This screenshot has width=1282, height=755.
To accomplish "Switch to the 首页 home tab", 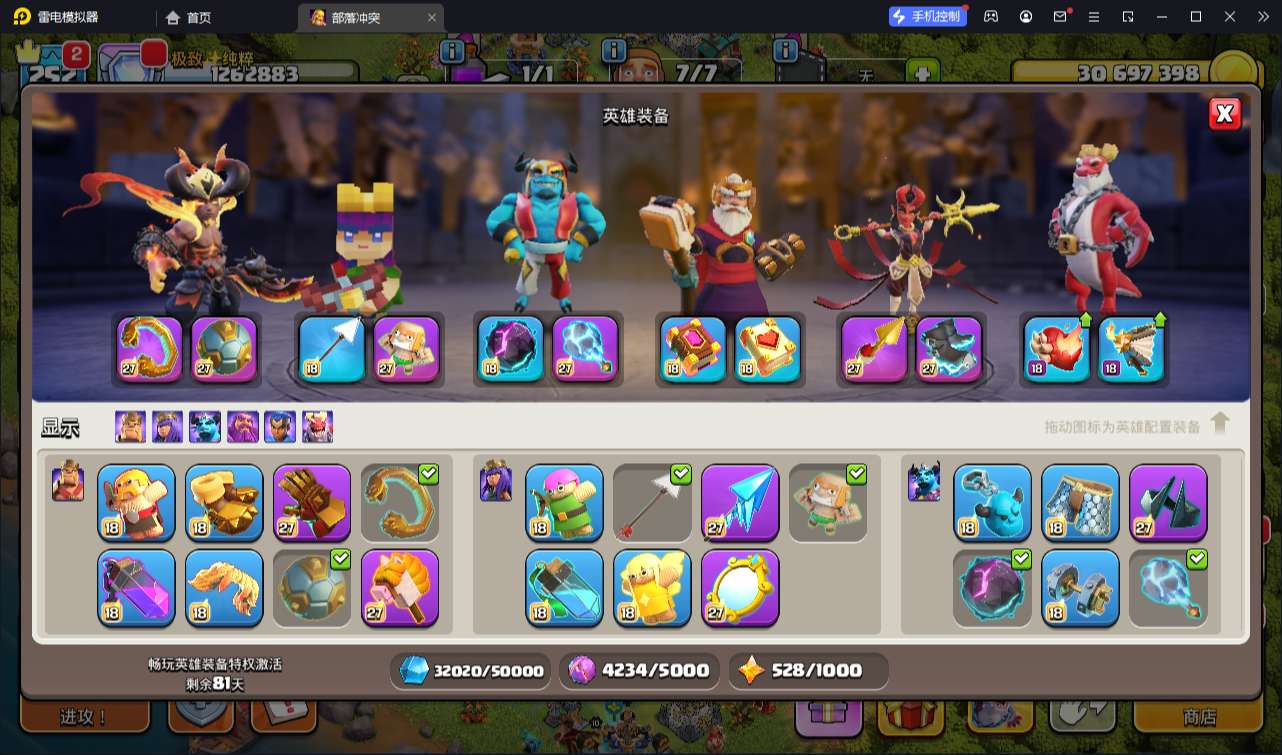I will 189,17.
